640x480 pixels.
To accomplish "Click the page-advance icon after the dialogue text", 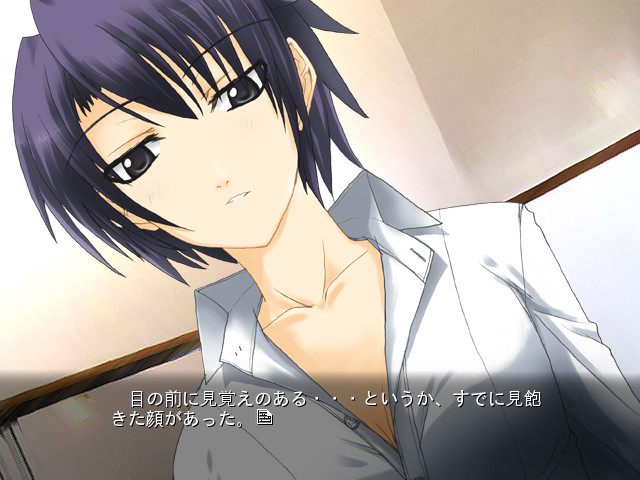I will click(x=264, y=417).
